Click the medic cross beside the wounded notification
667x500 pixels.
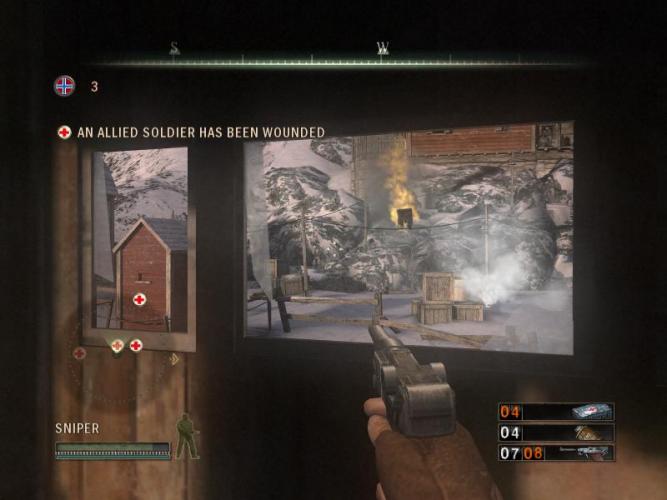(65, 132)
